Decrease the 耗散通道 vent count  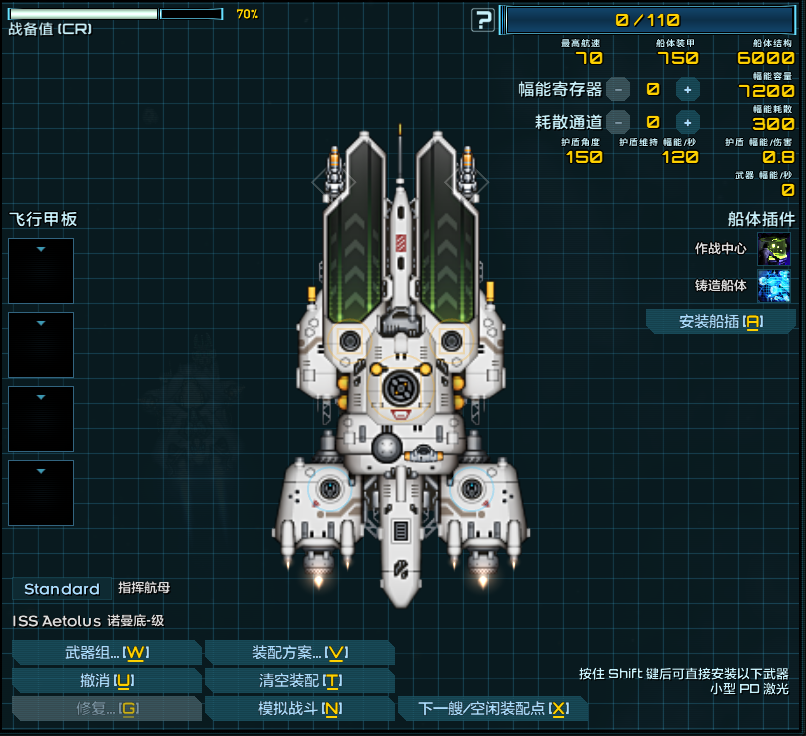(618, 122)
